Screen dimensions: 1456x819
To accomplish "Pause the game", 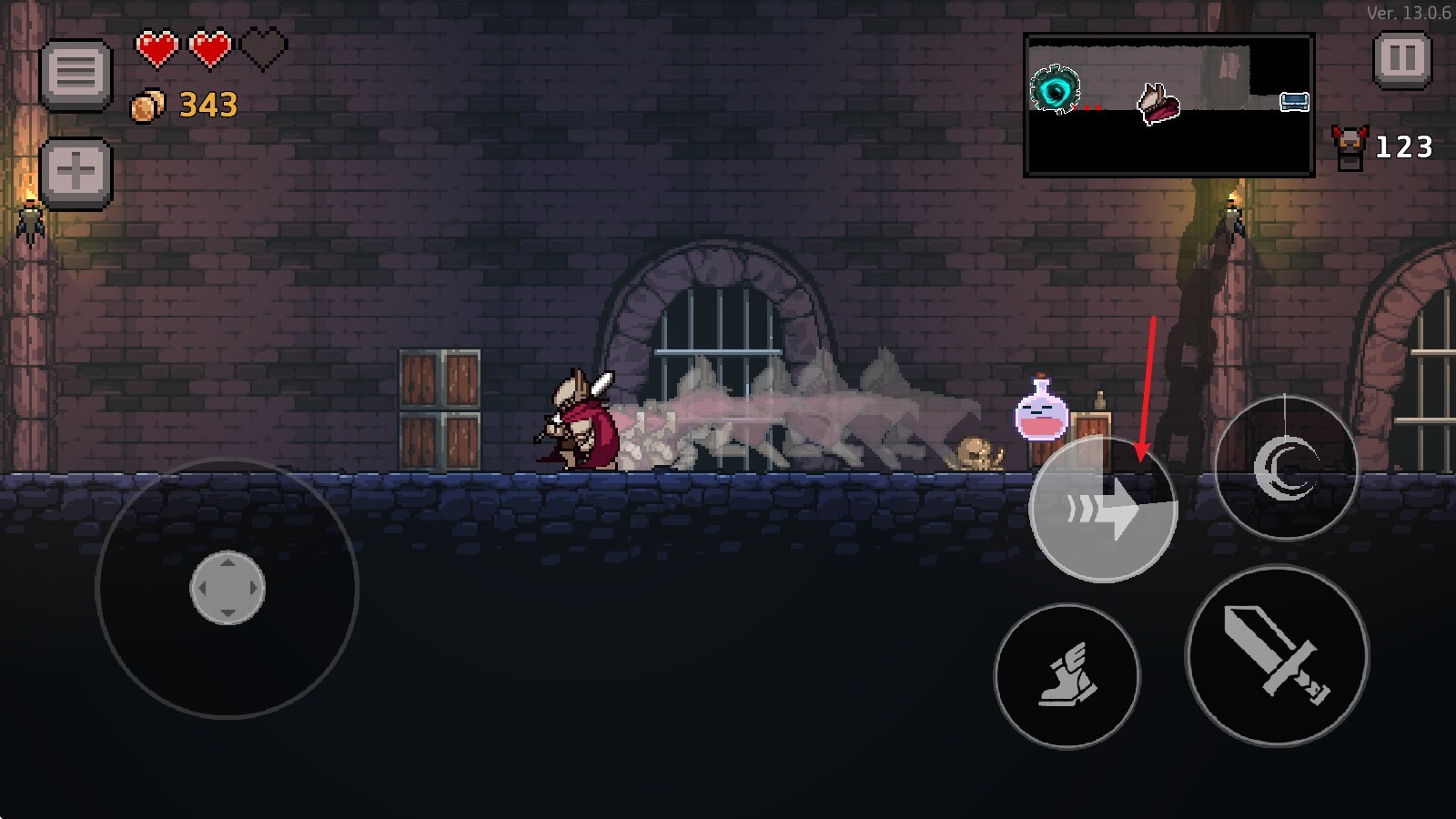I will click(1401, 60).
